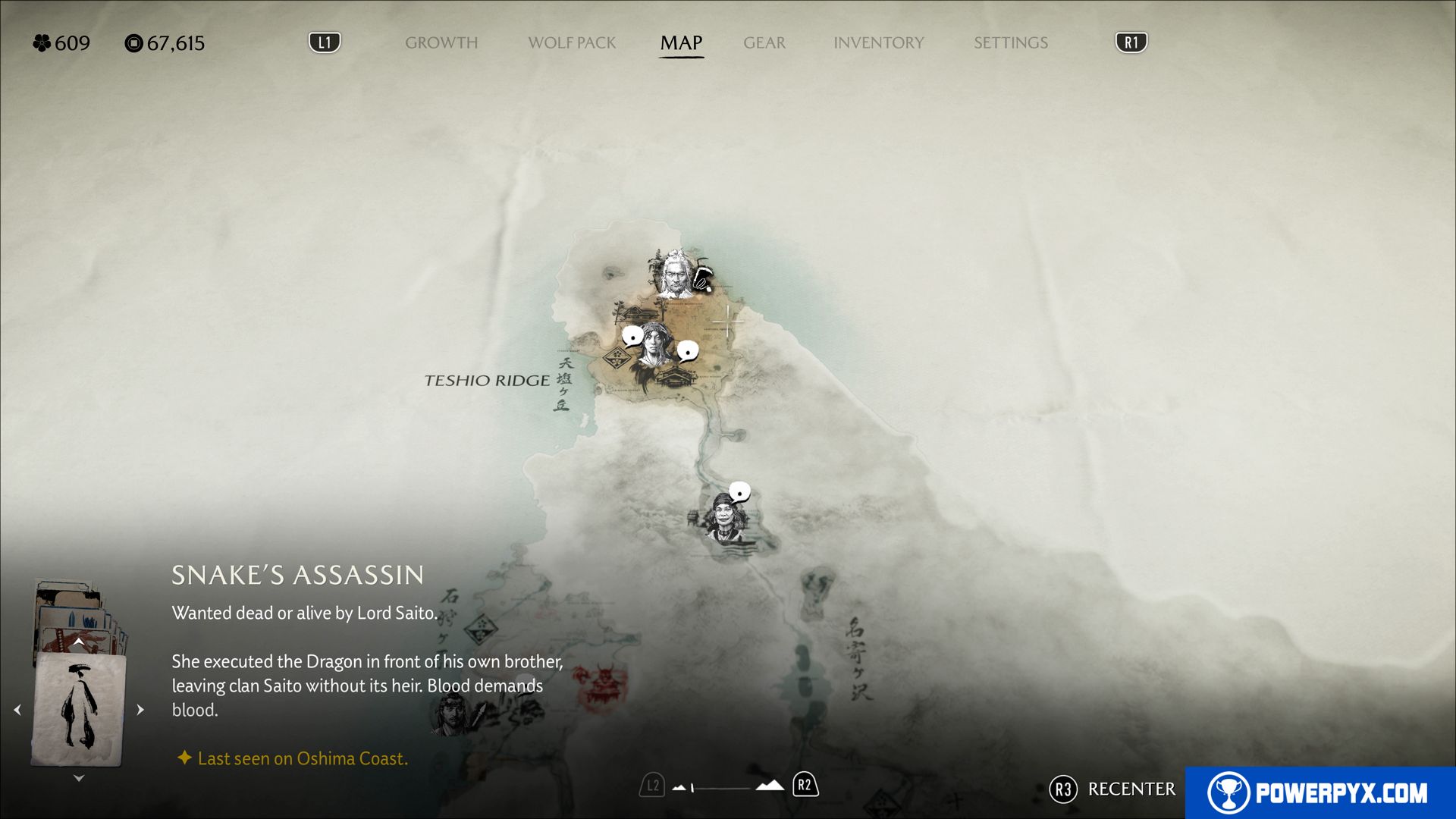The height and width of the screenshot is (819, 1456).
Task: Select the white-haired old man map marker
Action: tap(674, 274)
